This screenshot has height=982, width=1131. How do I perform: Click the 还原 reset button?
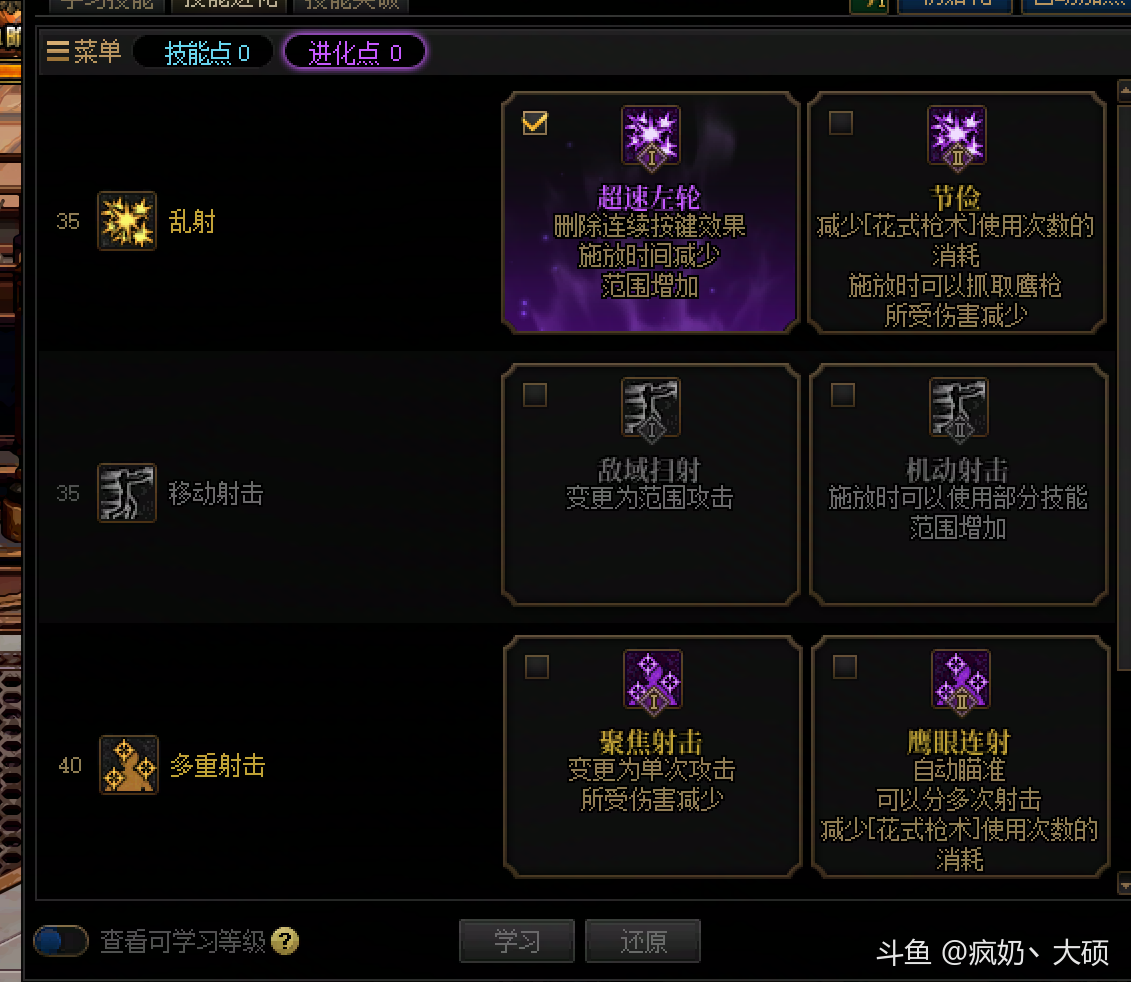(643, 941)
